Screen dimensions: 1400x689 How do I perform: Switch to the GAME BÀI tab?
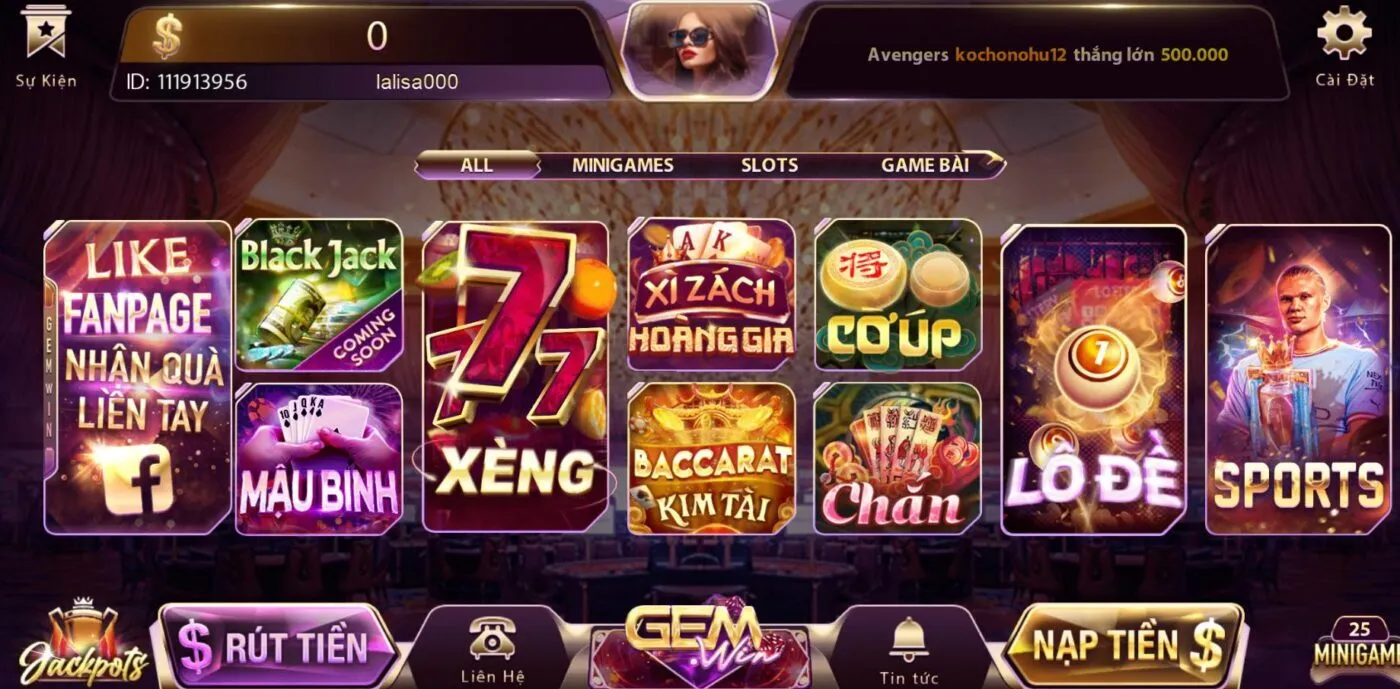(924, 165)
